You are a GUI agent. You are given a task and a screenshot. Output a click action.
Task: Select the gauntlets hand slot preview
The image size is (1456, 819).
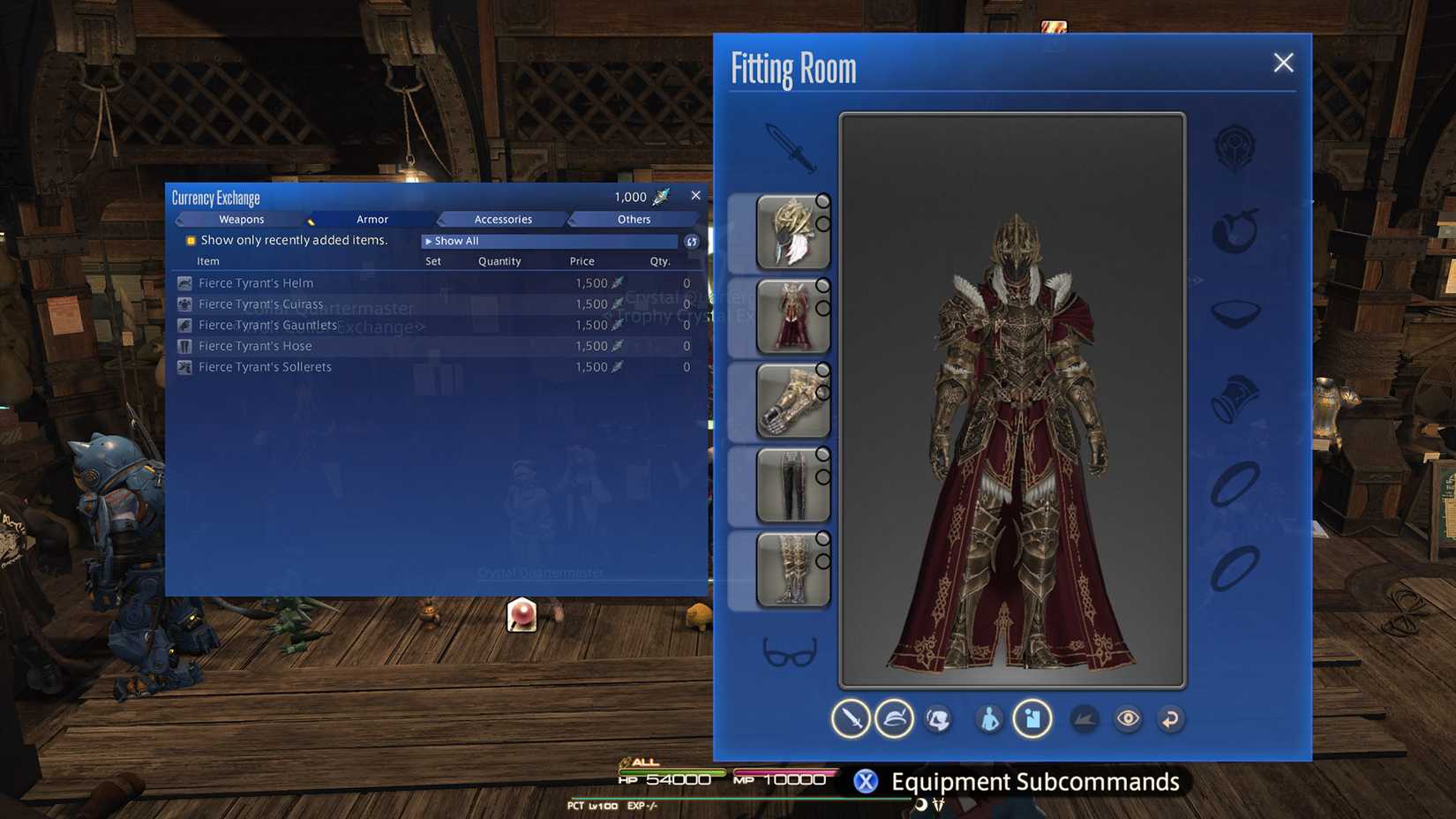pos(792,401)
